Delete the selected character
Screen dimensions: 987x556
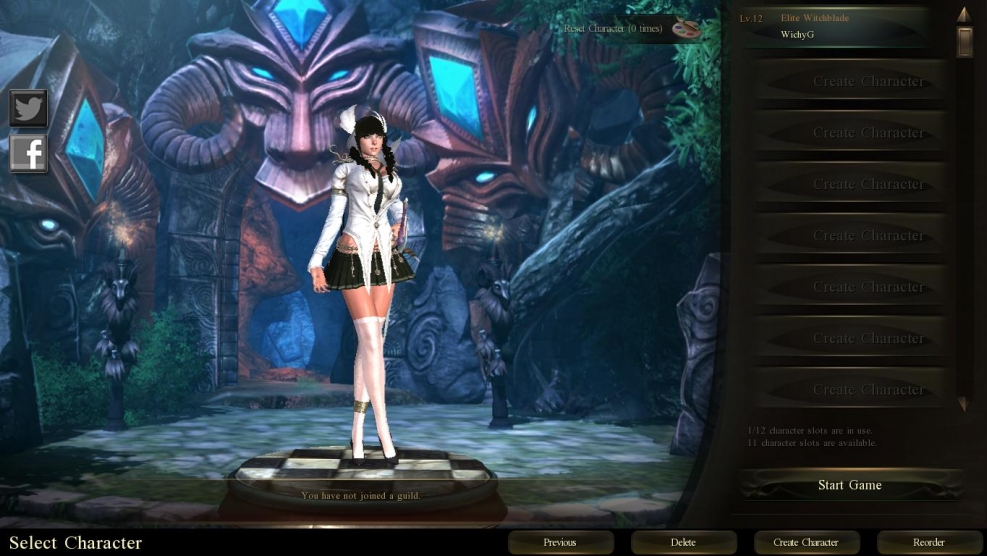pos(683,542)
